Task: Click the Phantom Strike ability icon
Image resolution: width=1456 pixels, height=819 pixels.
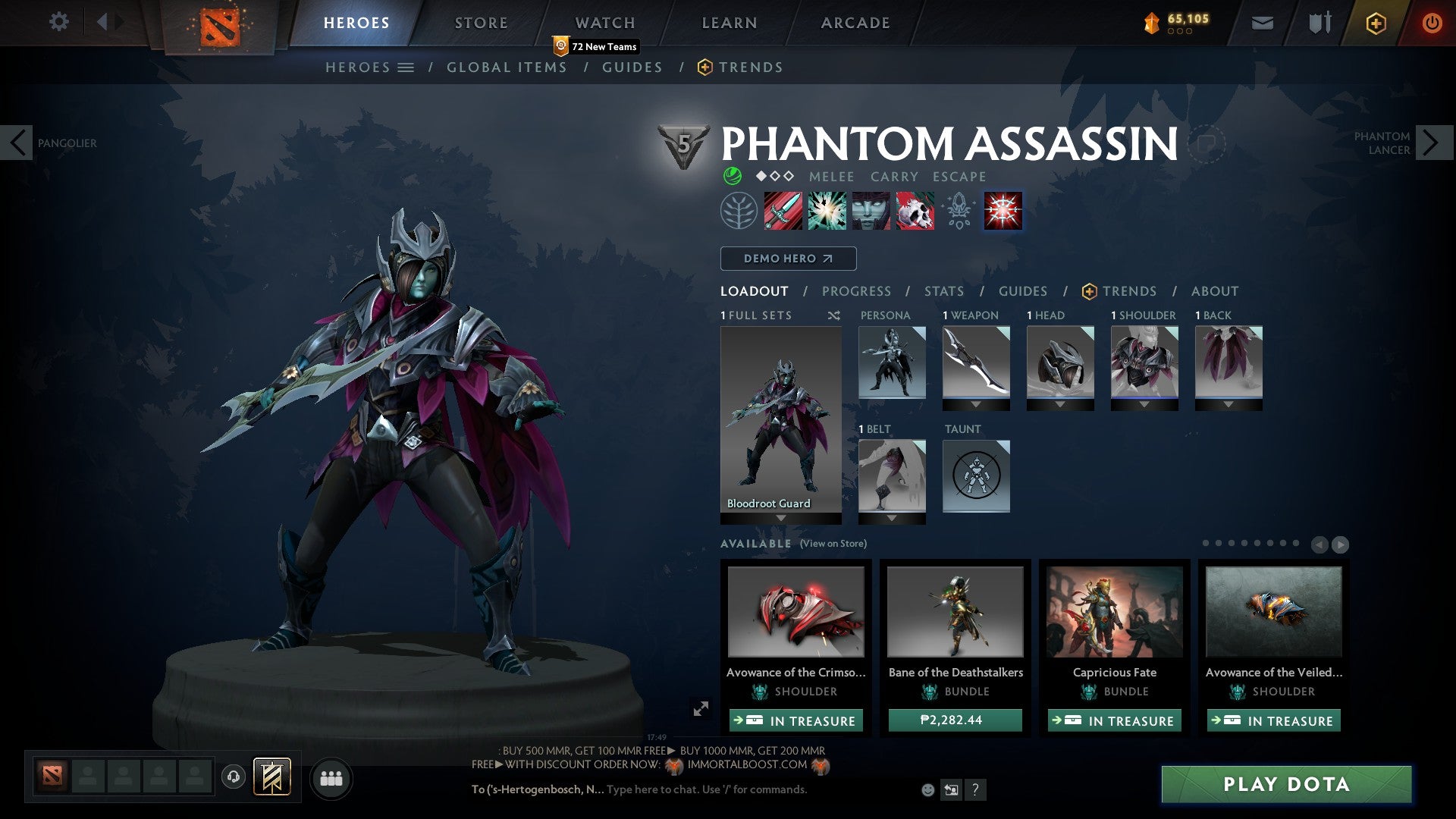Action: point(827,212)
